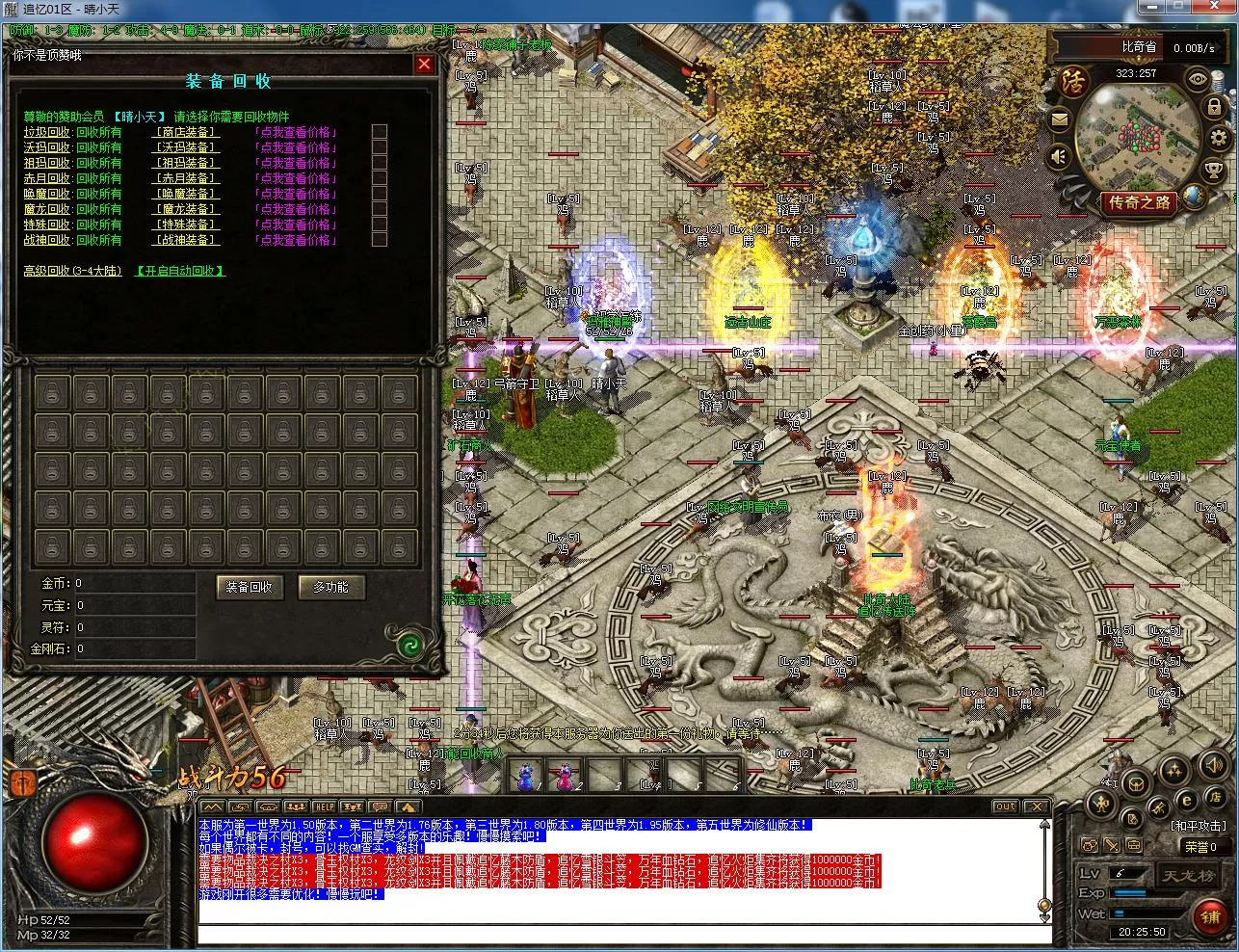Viewport: 1239px width, 952px height.
Task: Tick the checkbox for 沃玛回收 row
Action: pos(380,147)
